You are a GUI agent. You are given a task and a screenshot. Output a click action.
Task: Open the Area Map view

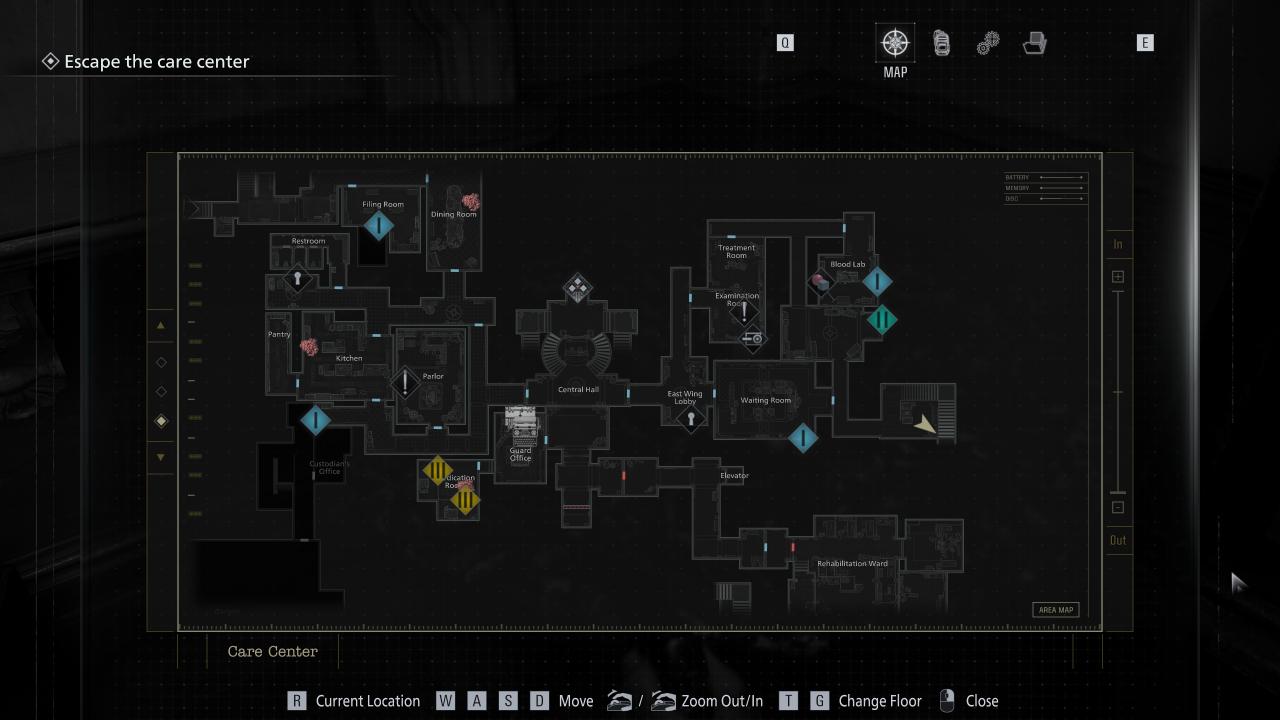pos(1055,610)
